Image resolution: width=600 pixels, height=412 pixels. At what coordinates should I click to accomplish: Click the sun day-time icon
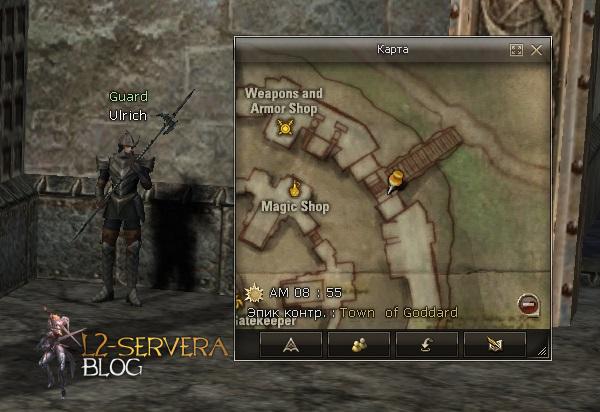pos(253,294)
